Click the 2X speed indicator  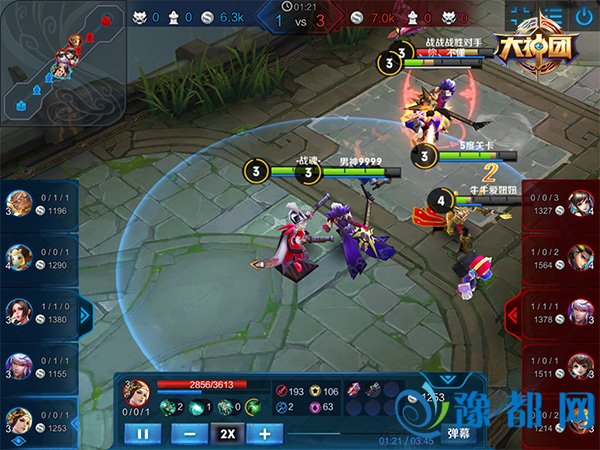(x=227, y=434)
